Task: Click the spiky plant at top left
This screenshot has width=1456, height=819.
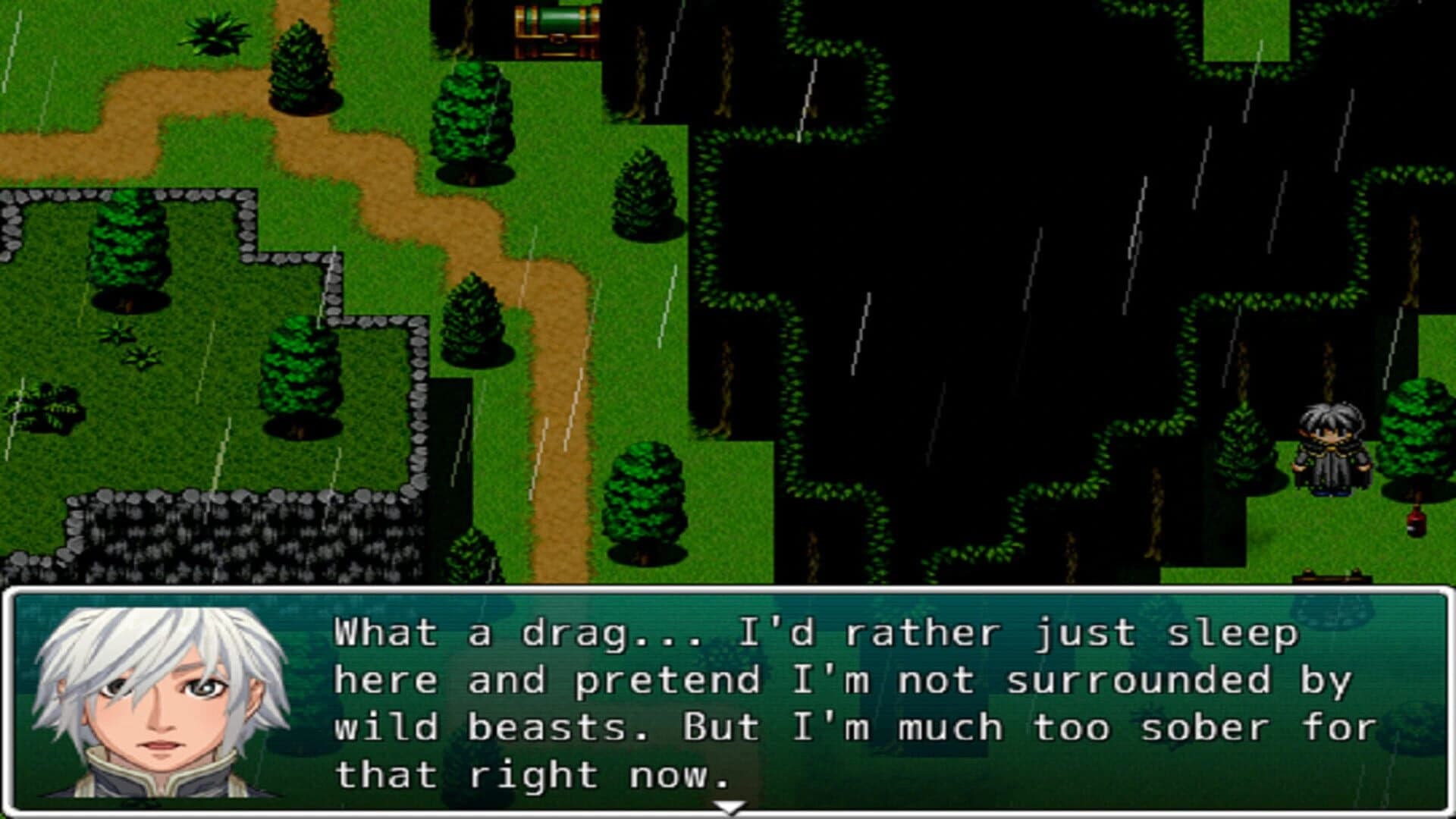Action: tap(216, 34)
